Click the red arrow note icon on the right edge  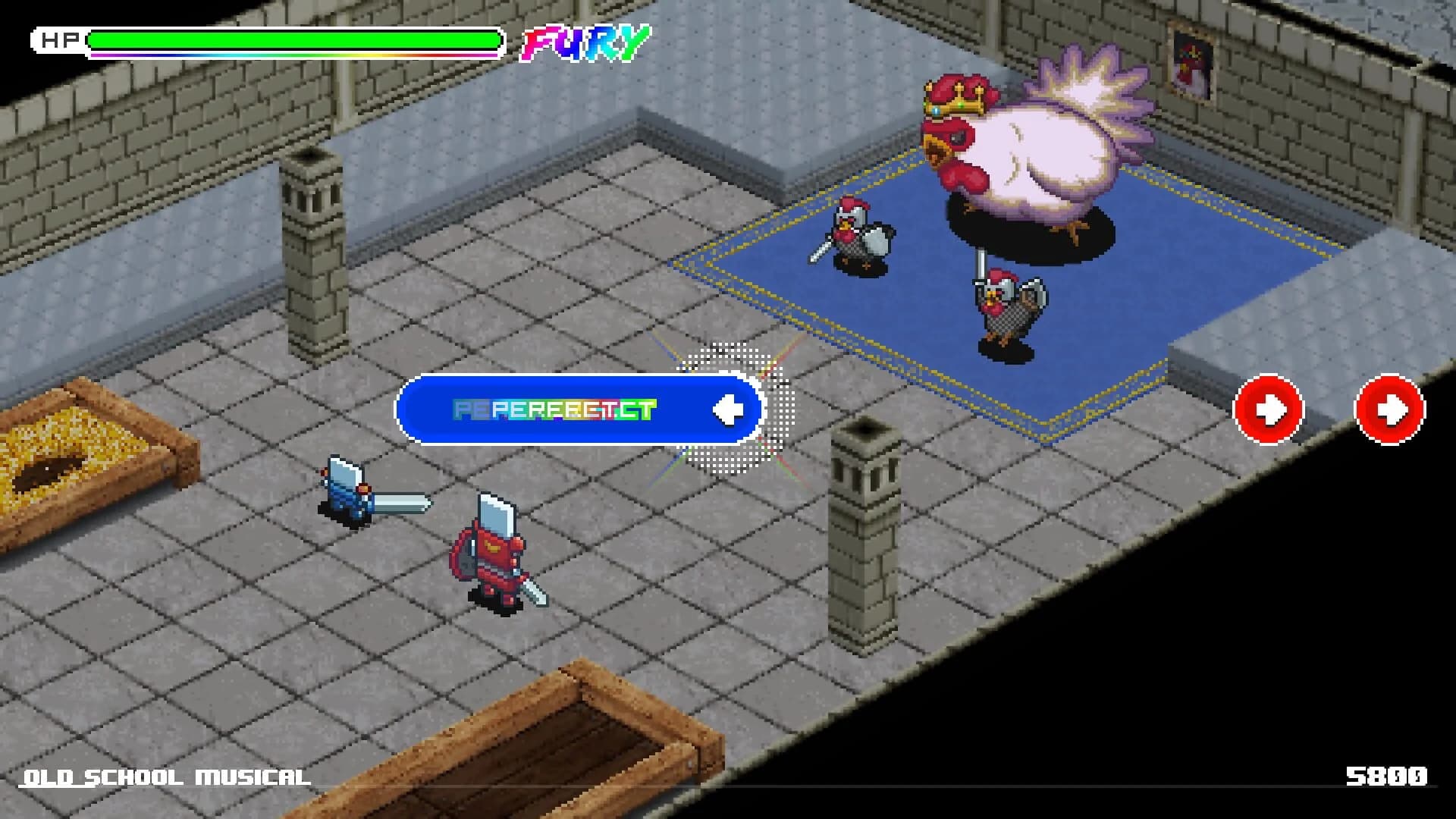(x=1389, y=407)
